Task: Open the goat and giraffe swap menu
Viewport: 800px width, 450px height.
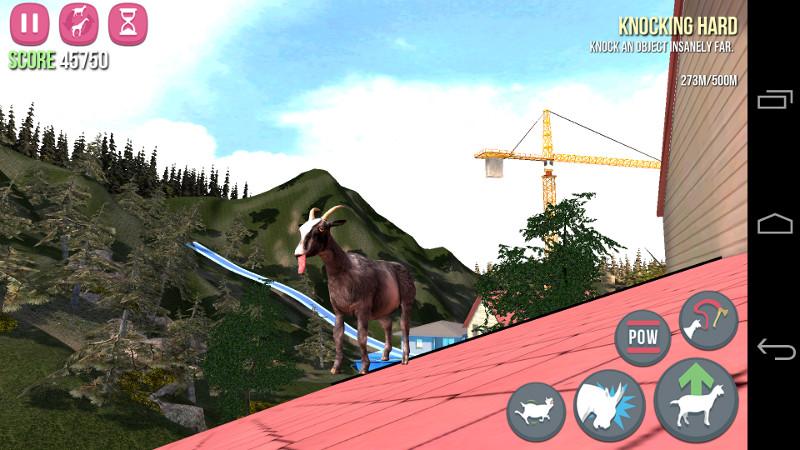Action: 79,23
